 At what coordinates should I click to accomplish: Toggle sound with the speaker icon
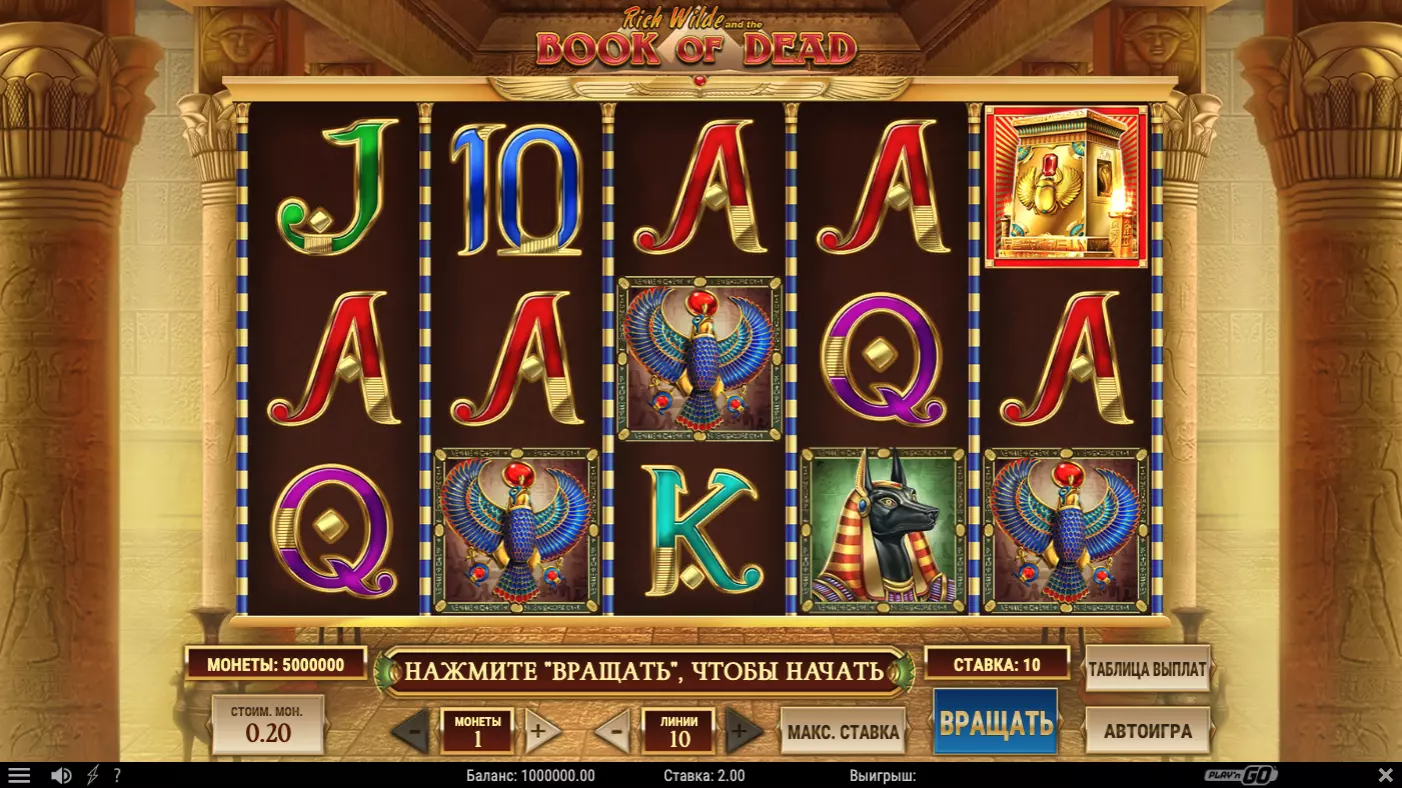(61, 775)
